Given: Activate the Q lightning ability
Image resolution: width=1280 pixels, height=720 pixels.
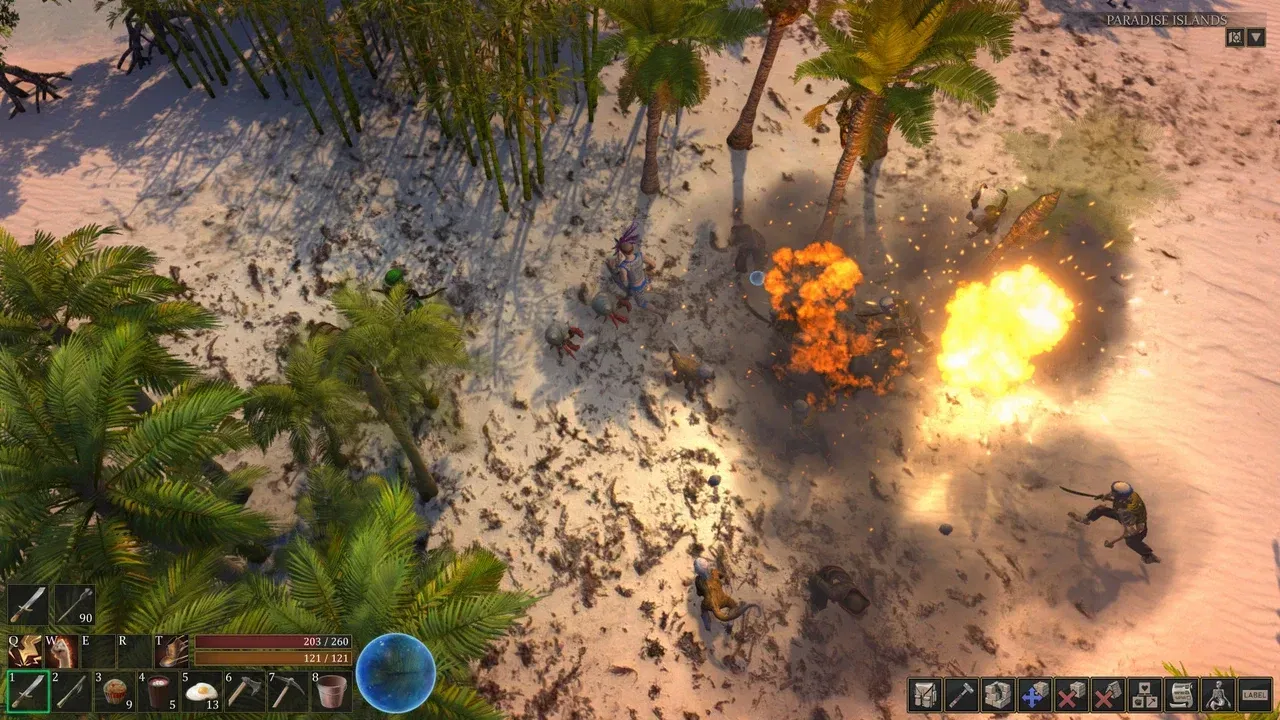Looking at the screenshot, I should click(25, 650).
